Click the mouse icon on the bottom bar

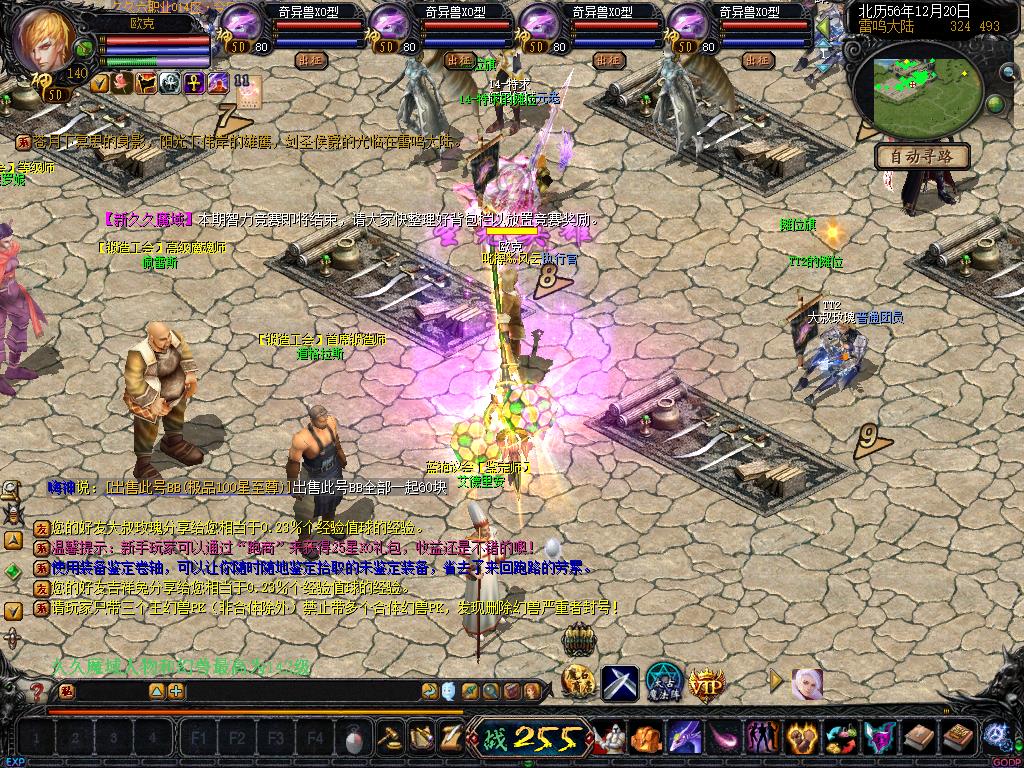pos(352,740)
